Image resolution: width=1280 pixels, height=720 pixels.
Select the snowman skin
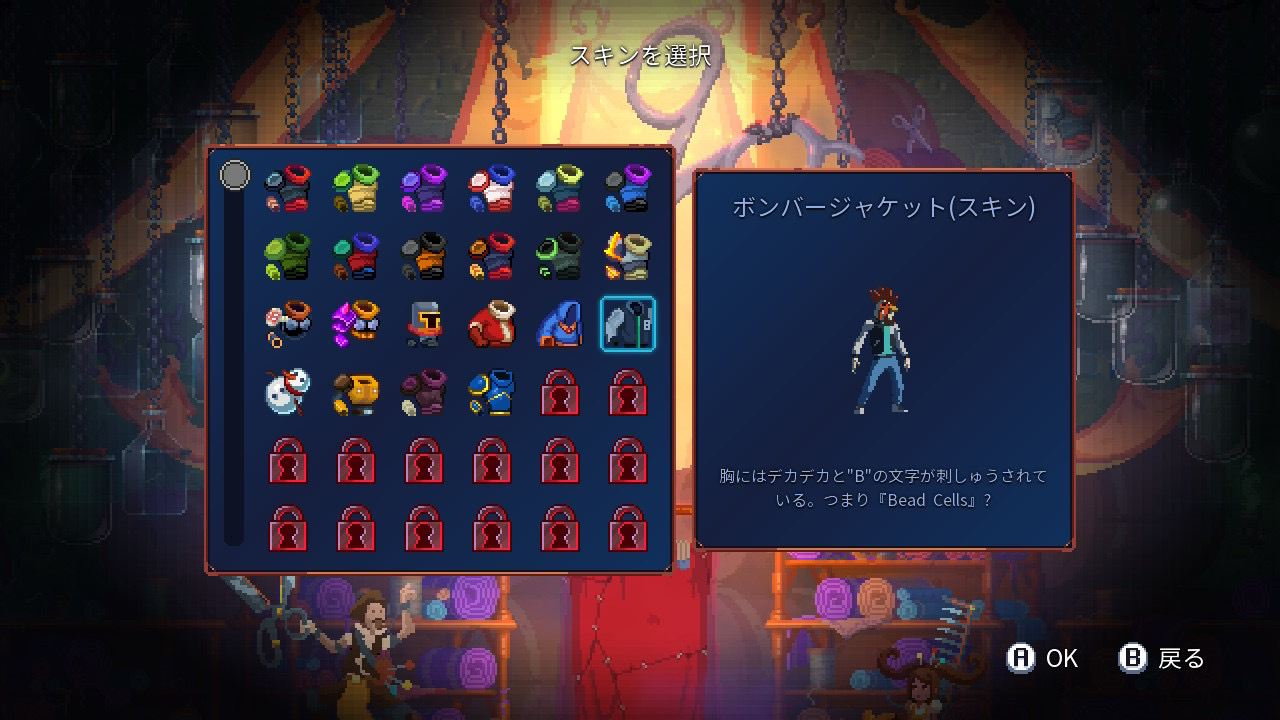(287, 391)
